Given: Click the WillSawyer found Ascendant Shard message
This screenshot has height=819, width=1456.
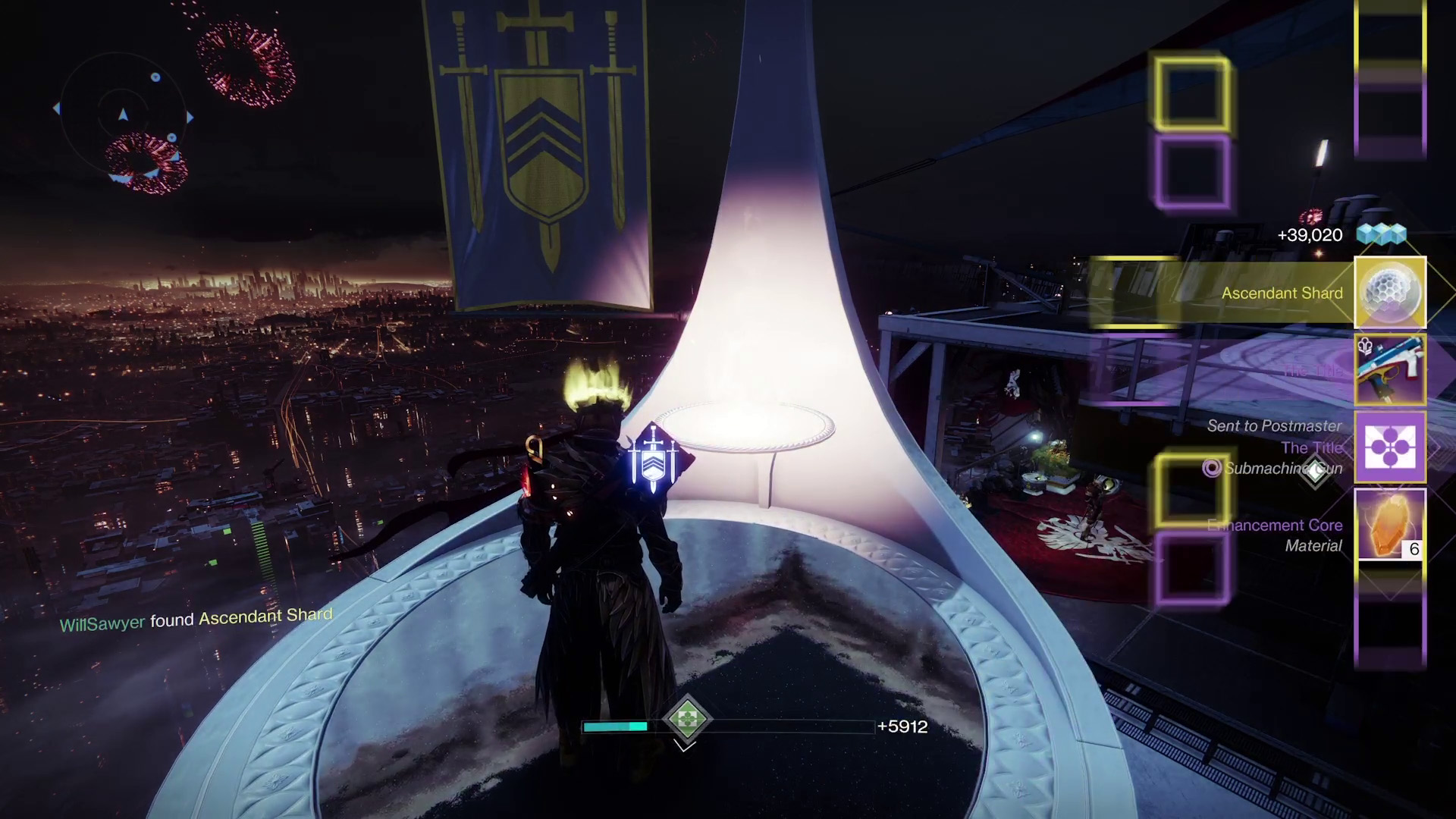Looking at the screenshot, I should tap(196, 620).
